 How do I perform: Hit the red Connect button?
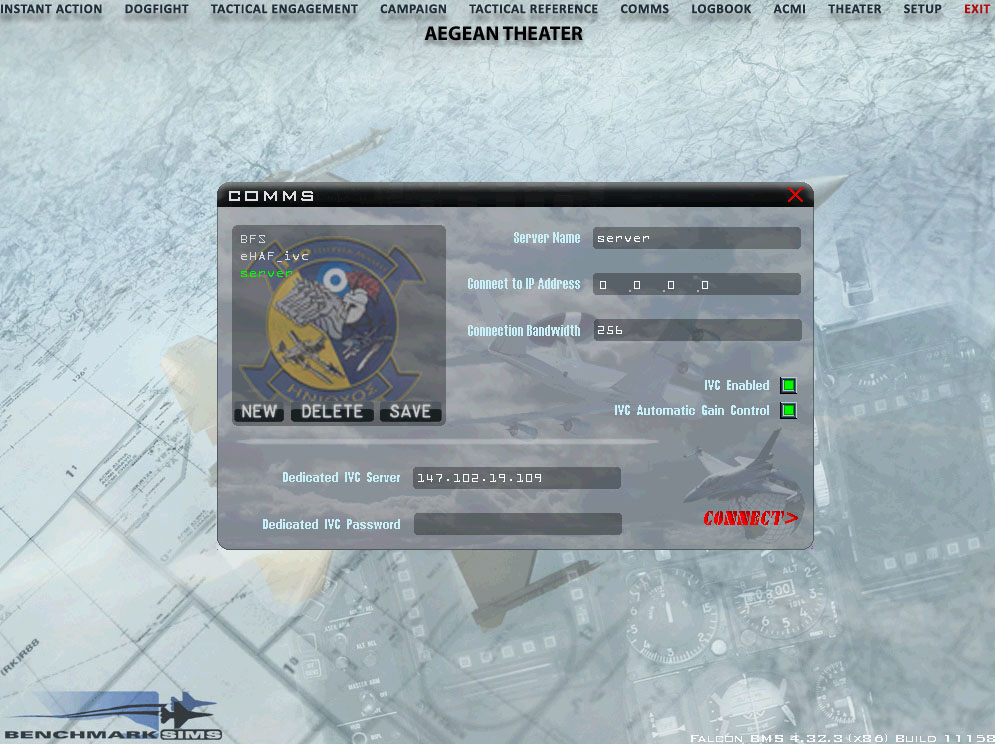(750, 518)
